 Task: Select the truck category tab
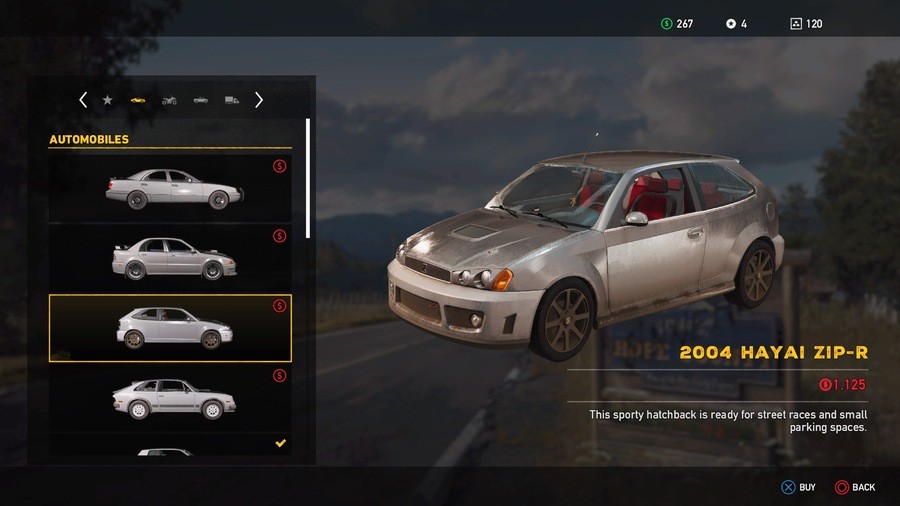tap(232, 100)
